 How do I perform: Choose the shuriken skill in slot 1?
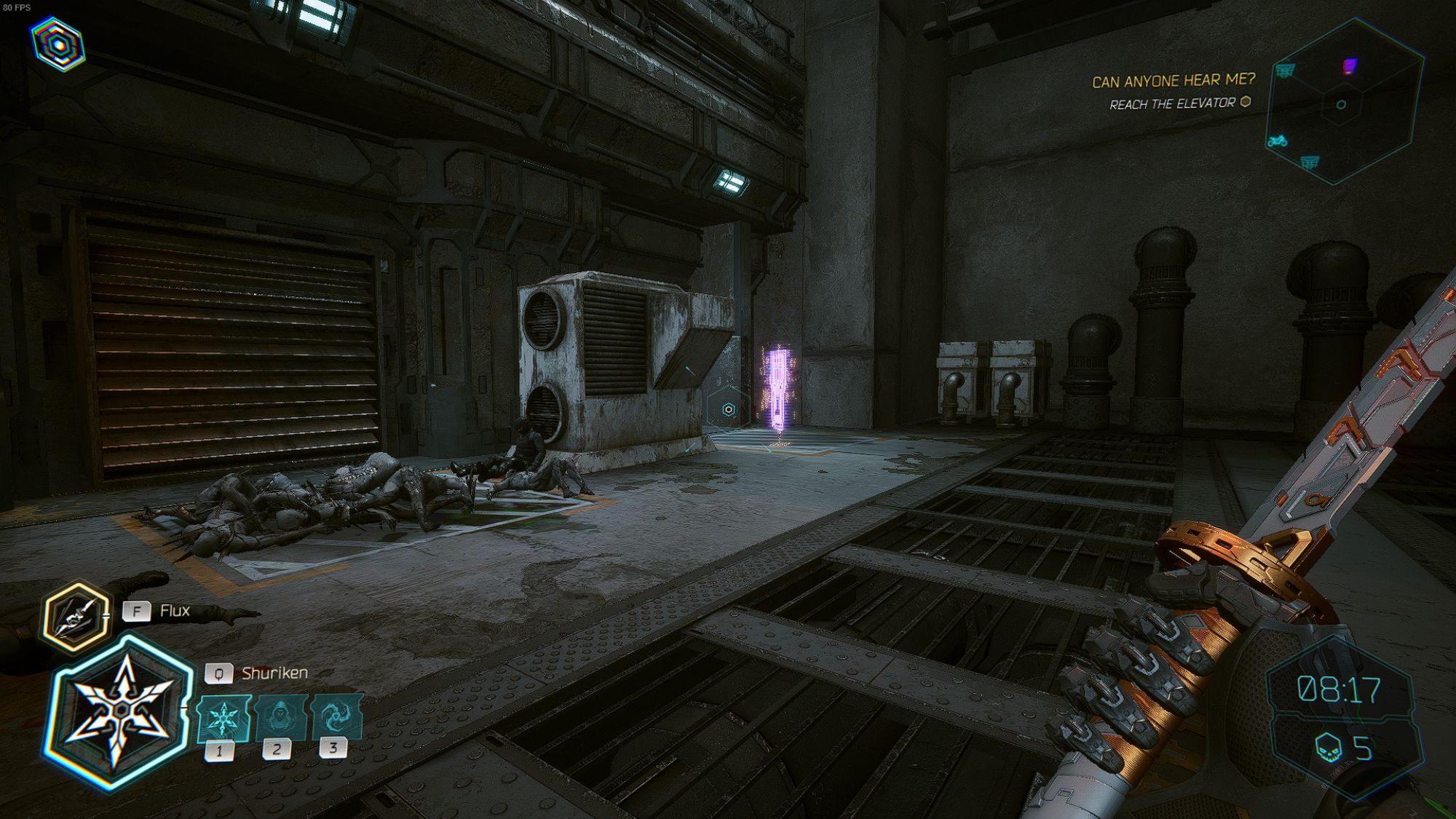click(223, 719)
